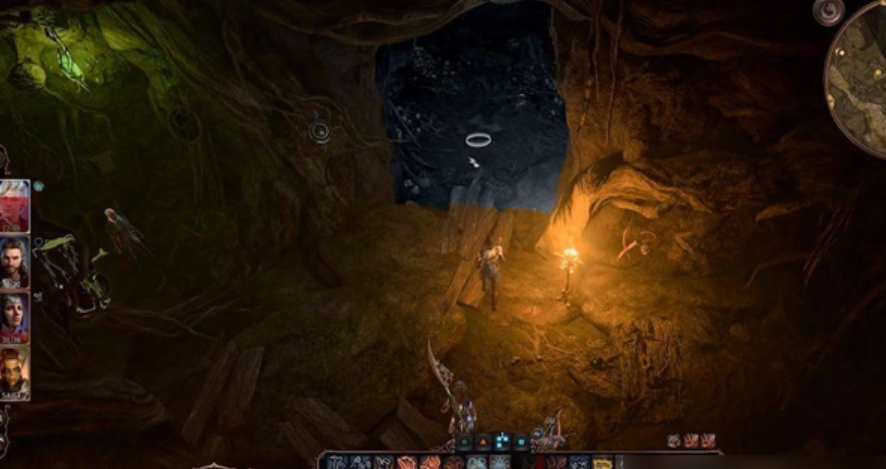The height and width of the screenshot is (469, 886).
Task: Click the green circle hotbar filter button
Action: [464, 441]
